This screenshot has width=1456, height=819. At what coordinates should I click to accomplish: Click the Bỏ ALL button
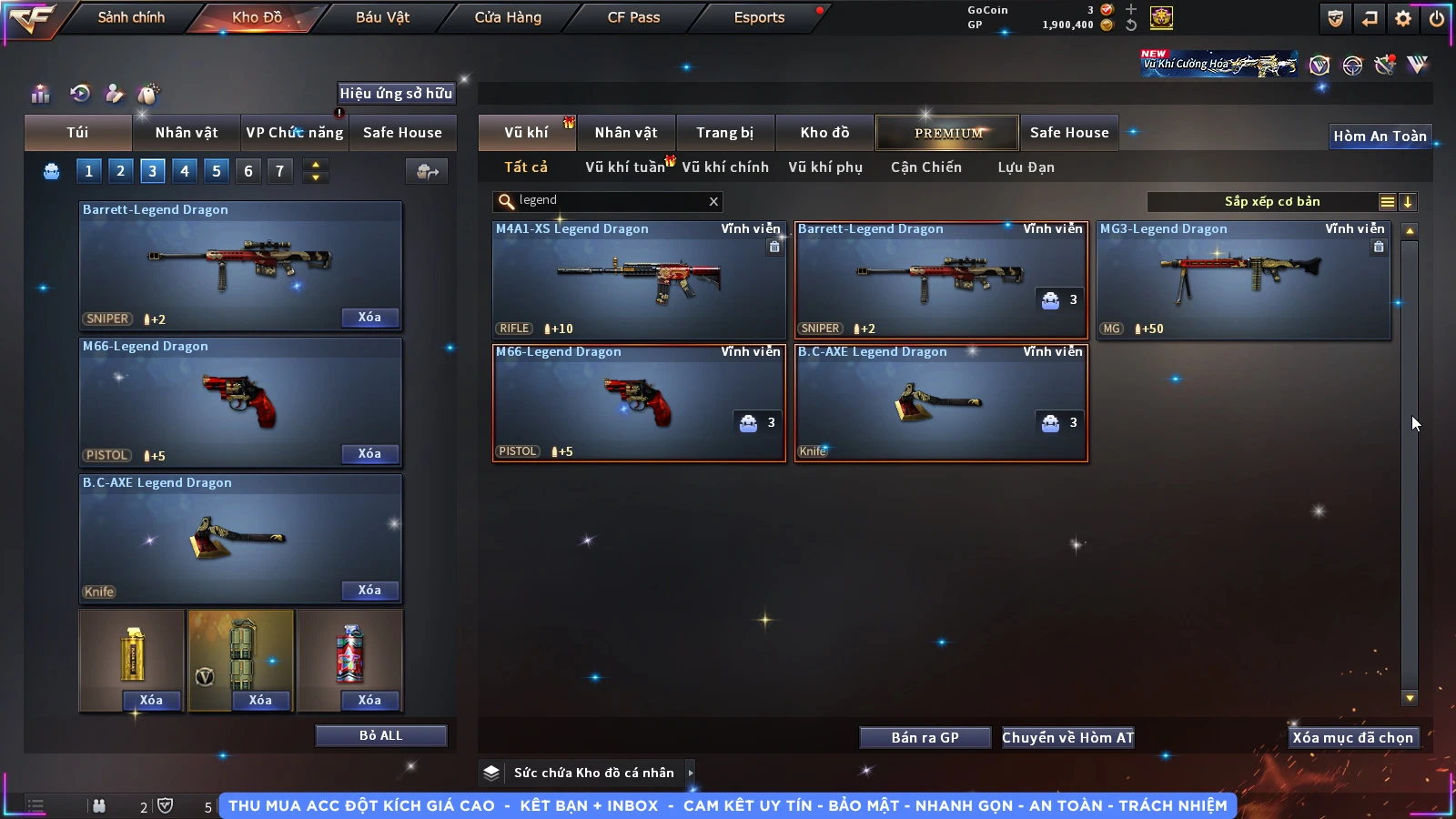(x=380, y=735)
